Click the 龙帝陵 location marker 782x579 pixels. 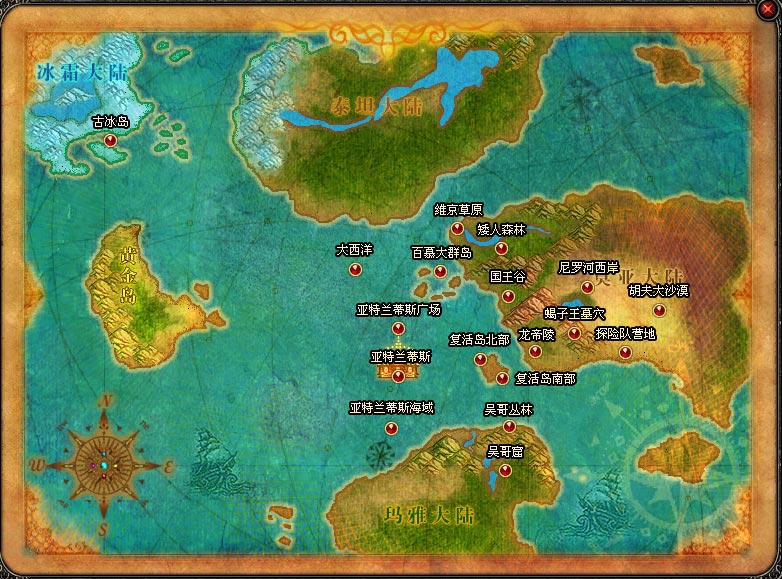tap(535, 352)
